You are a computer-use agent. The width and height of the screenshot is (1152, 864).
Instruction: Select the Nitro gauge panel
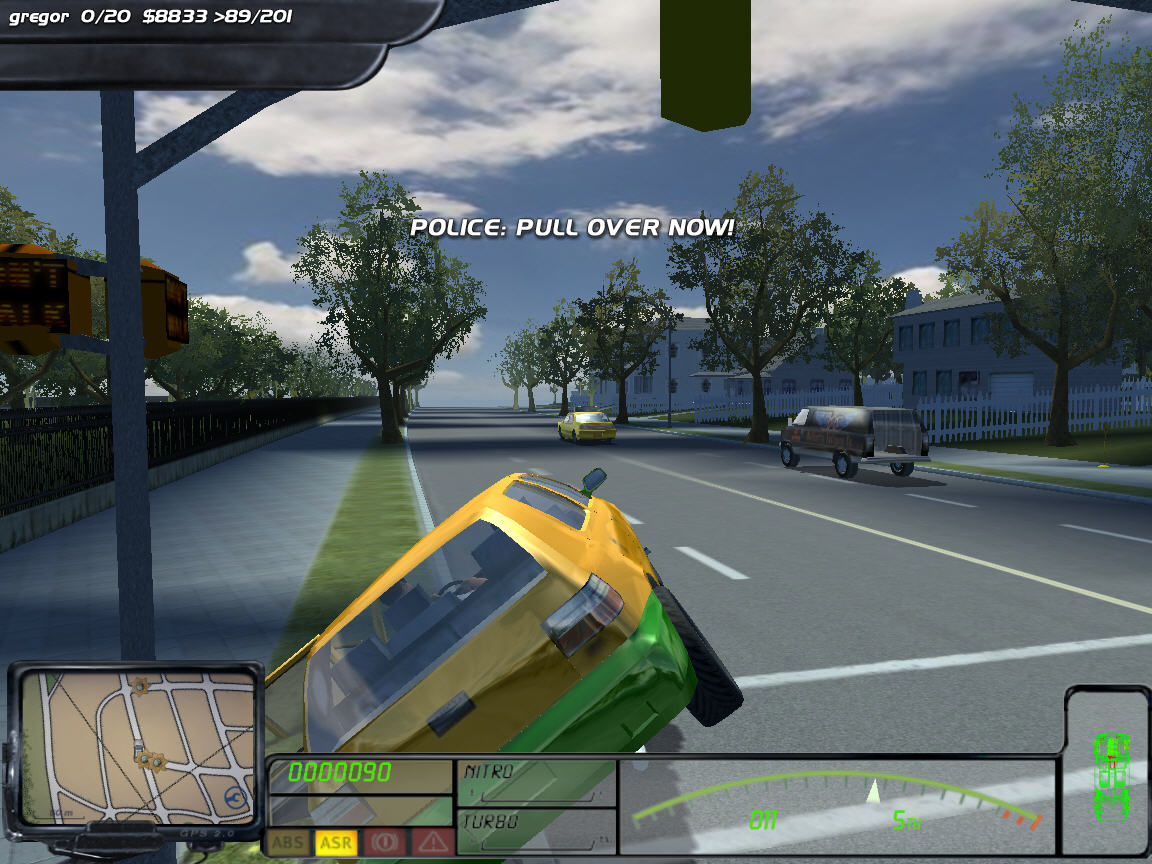click(x=537, y=782)
